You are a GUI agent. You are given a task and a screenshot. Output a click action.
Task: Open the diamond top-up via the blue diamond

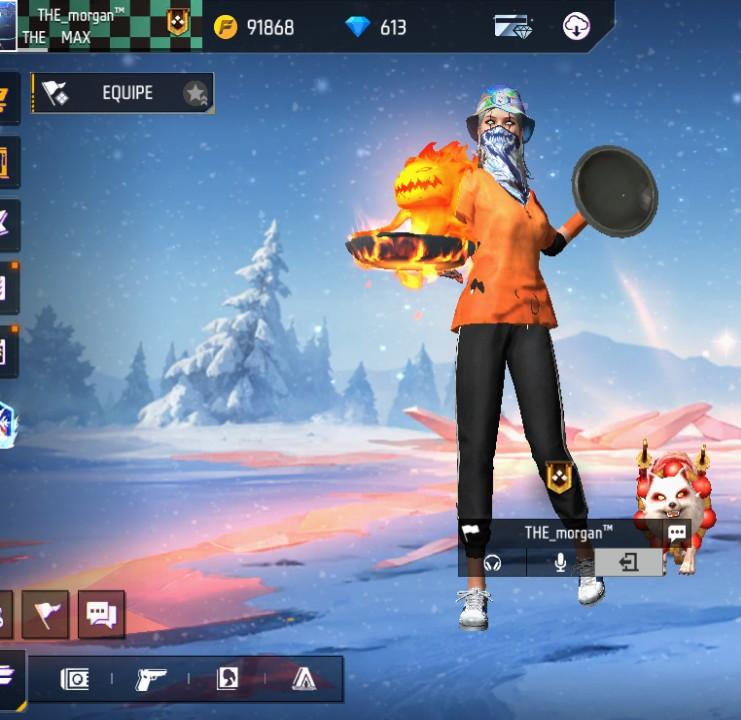[357, 27]
